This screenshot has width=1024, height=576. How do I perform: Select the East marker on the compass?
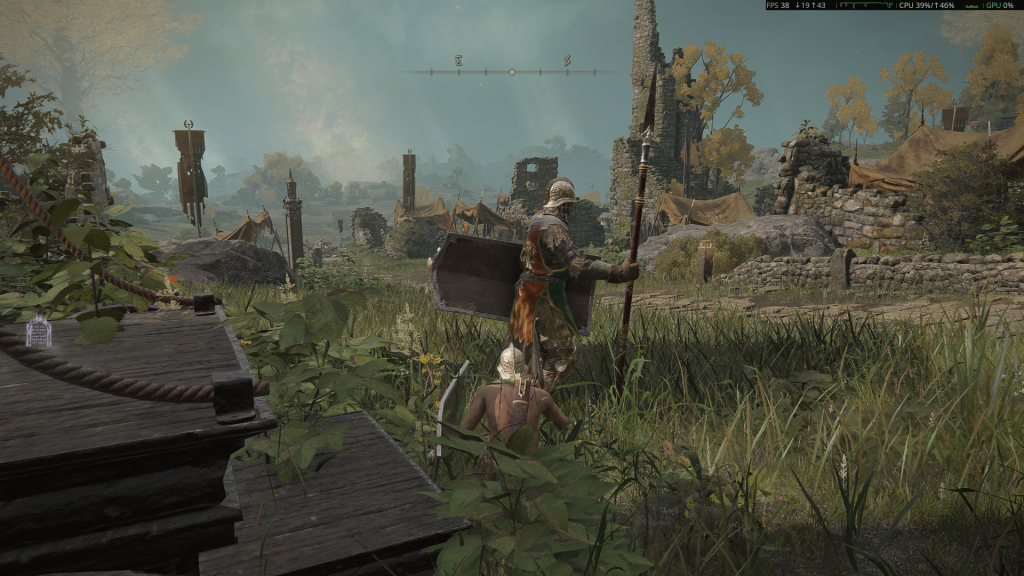(459, 61)
